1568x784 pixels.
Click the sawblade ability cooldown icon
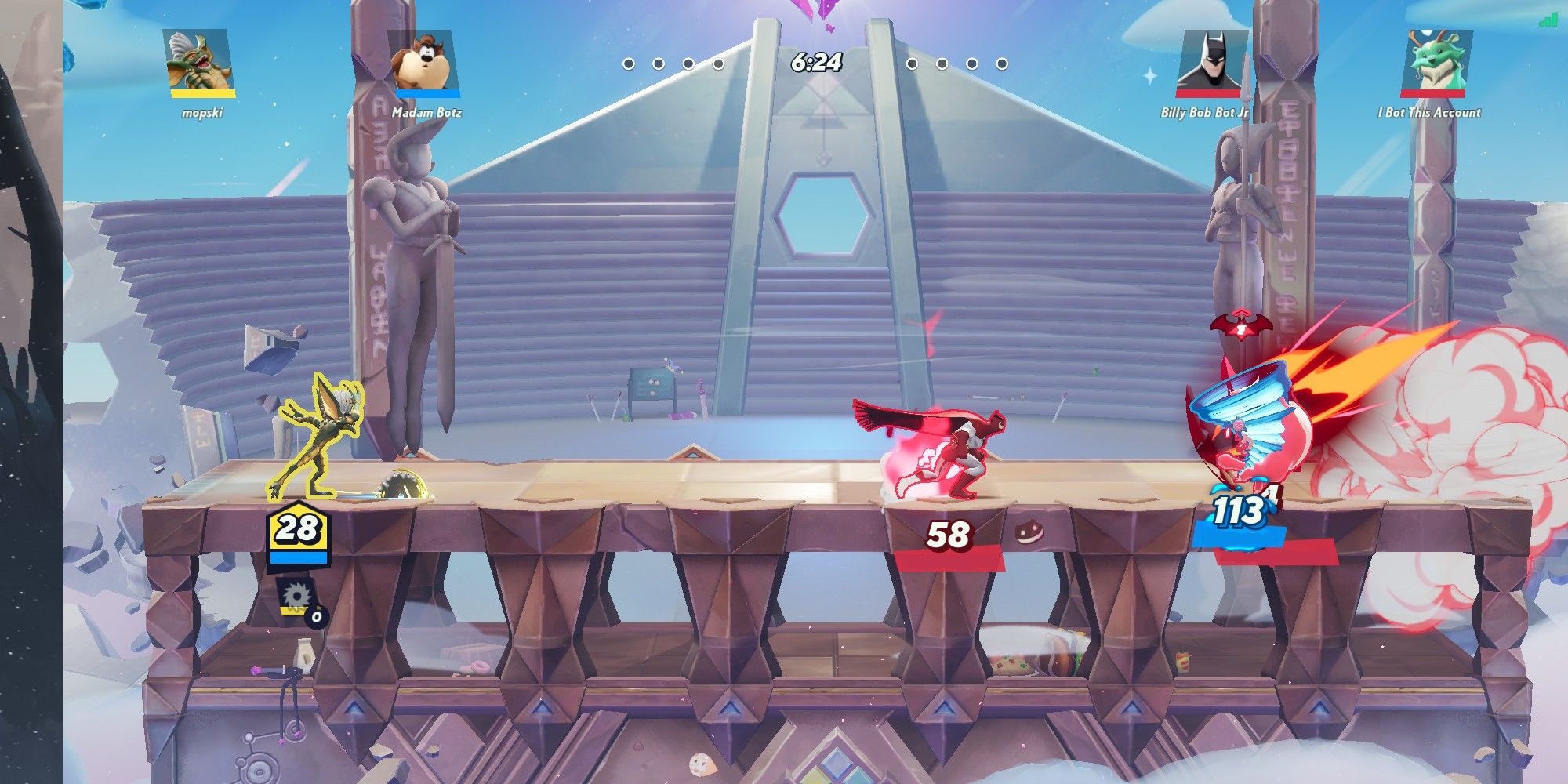296,598
